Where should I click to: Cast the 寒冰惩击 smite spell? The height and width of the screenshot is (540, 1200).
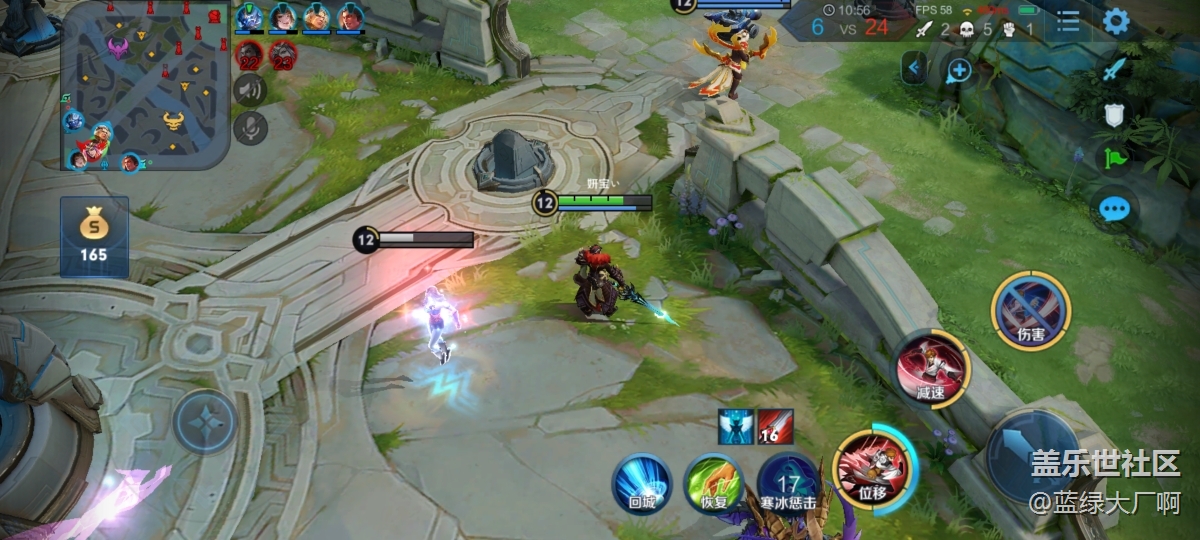[788, 483]
